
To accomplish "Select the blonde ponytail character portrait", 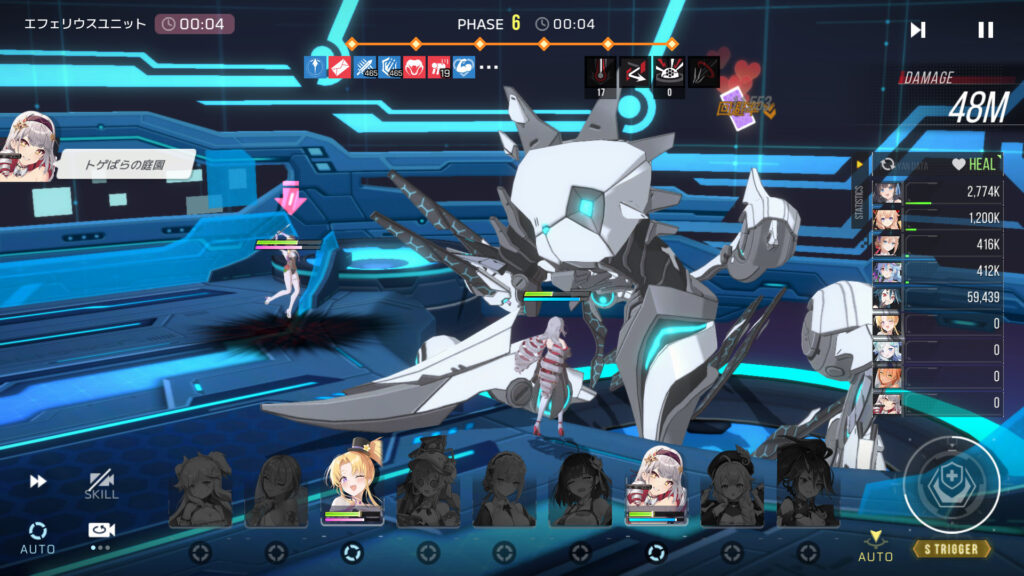I will 352,485.
